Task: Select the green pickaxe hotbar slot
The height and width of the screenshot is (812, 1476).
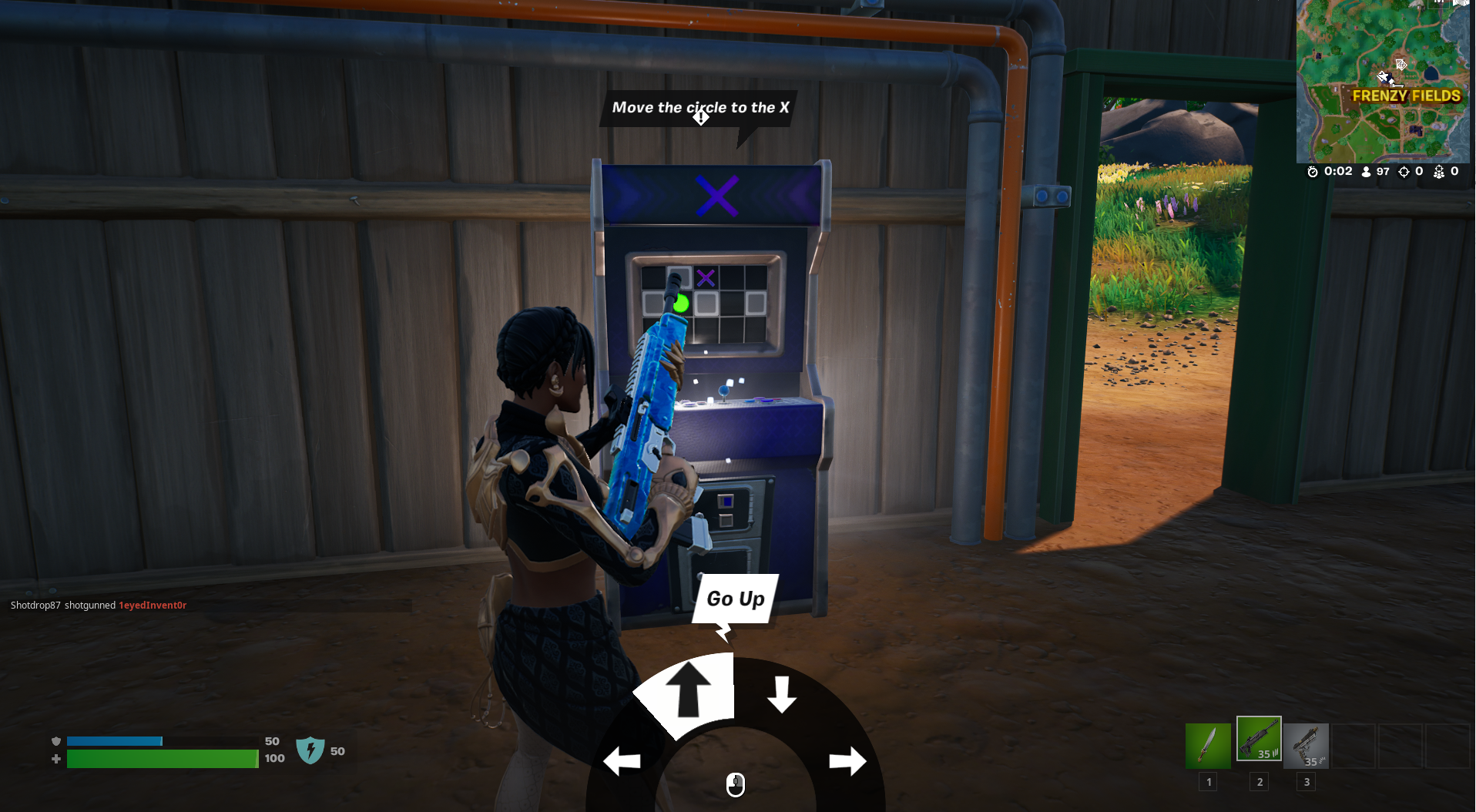Action: pos(1208,745)
